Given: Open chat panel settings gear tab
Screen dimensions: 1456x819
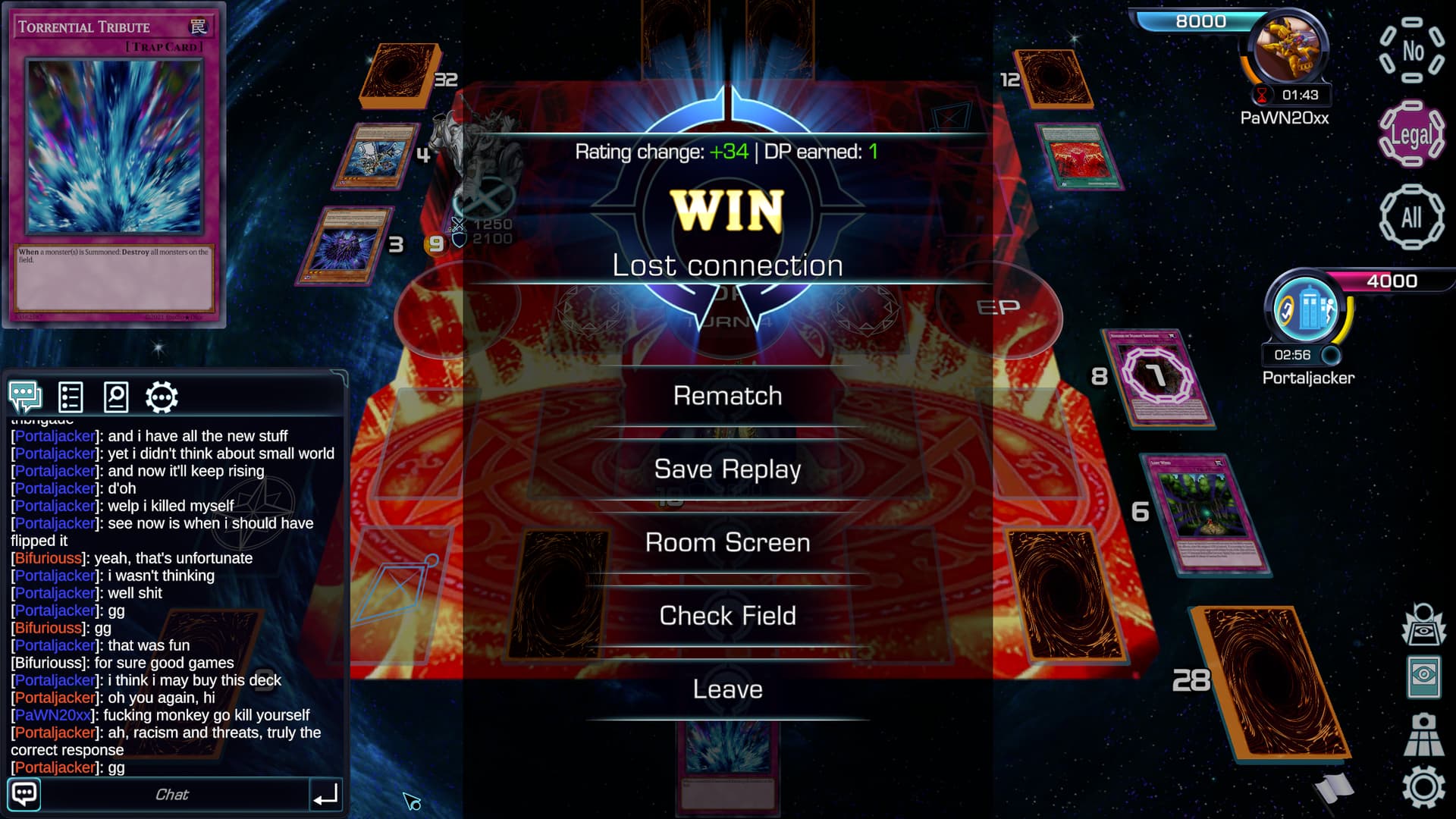Looking at the screenshot, I should click(x=162, y=397).
